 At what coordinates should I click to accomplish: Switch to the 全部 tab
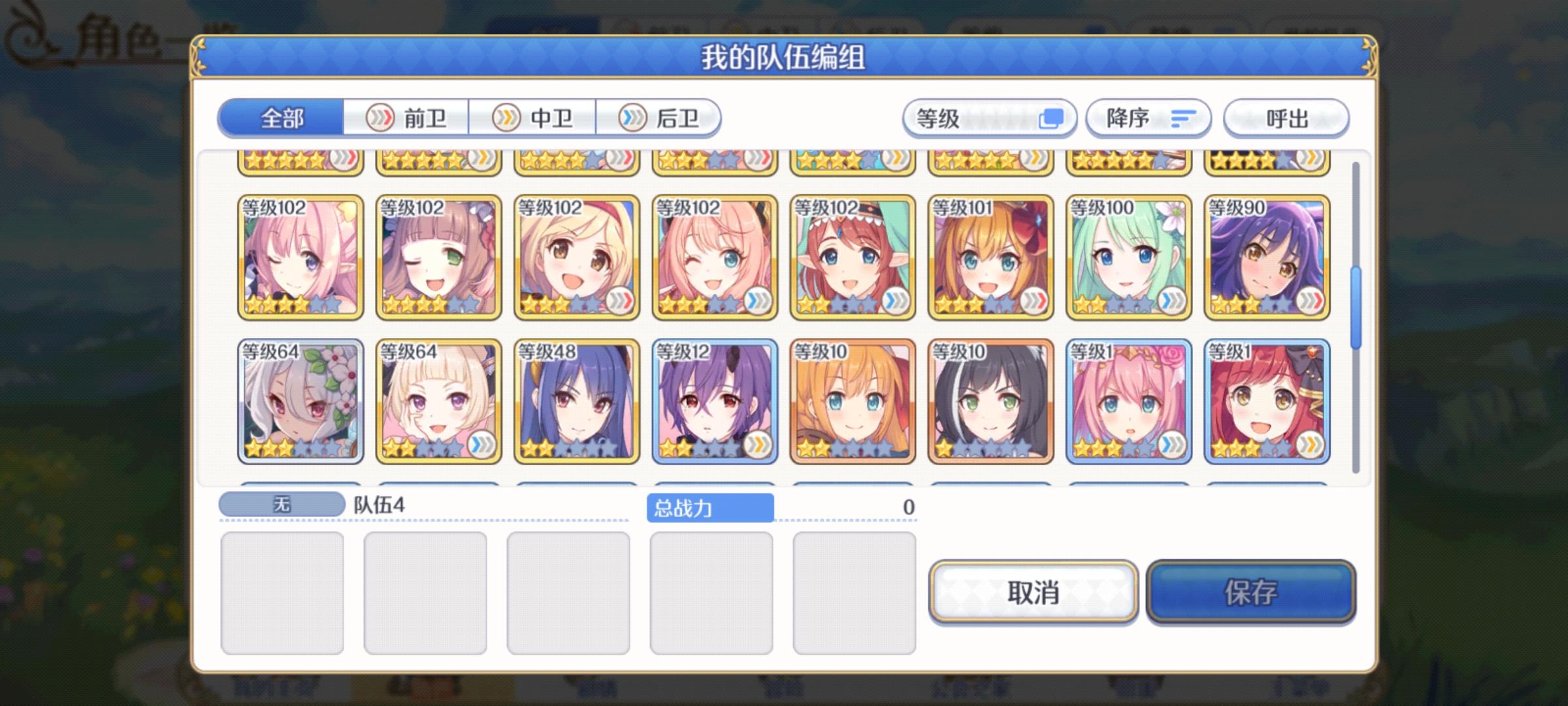click(281, 119)
